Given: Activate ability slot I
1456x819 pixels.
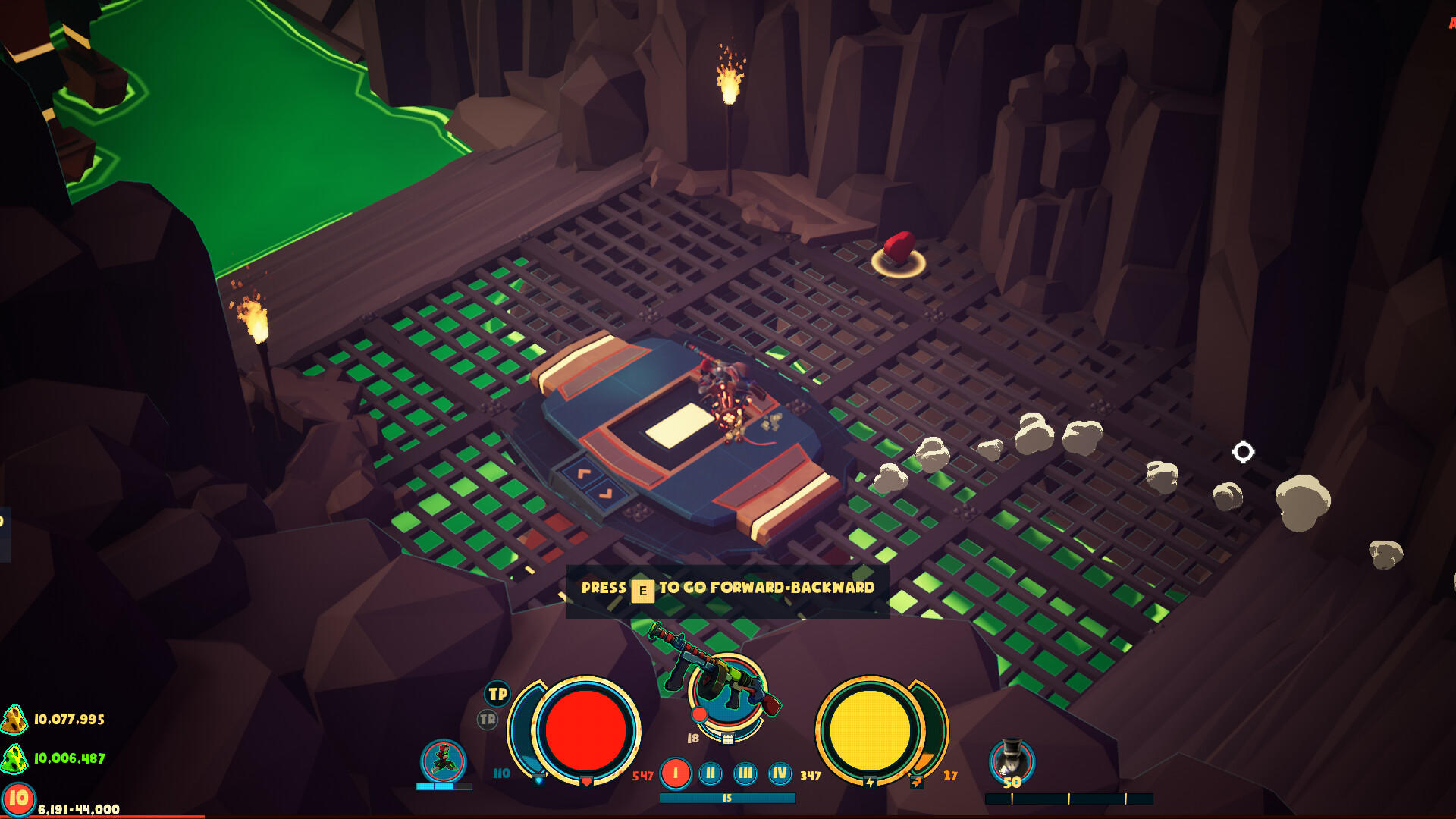Looking at the screenshot, I should [675, 773].
